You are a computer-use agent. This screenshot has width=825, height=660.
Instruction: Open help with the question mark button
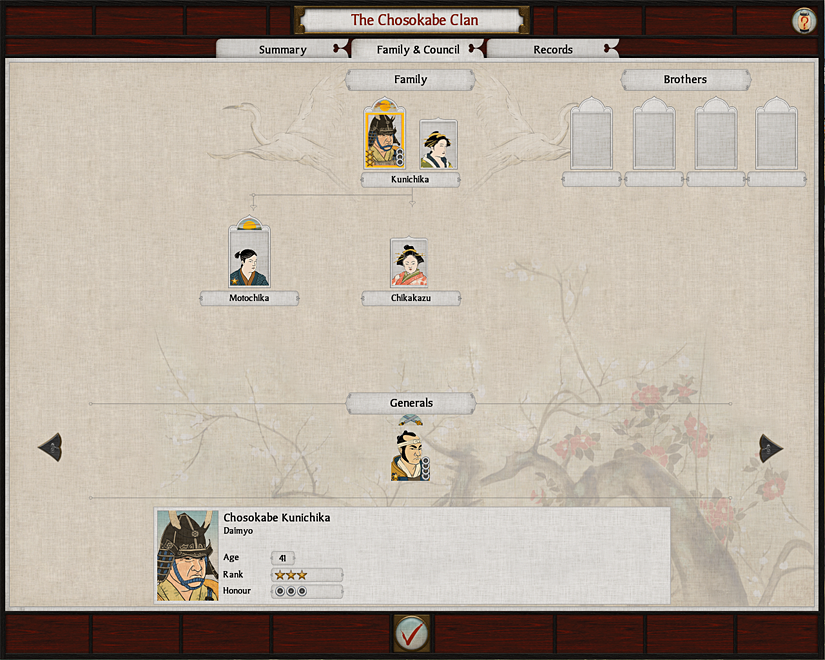(x=802, y=20)
